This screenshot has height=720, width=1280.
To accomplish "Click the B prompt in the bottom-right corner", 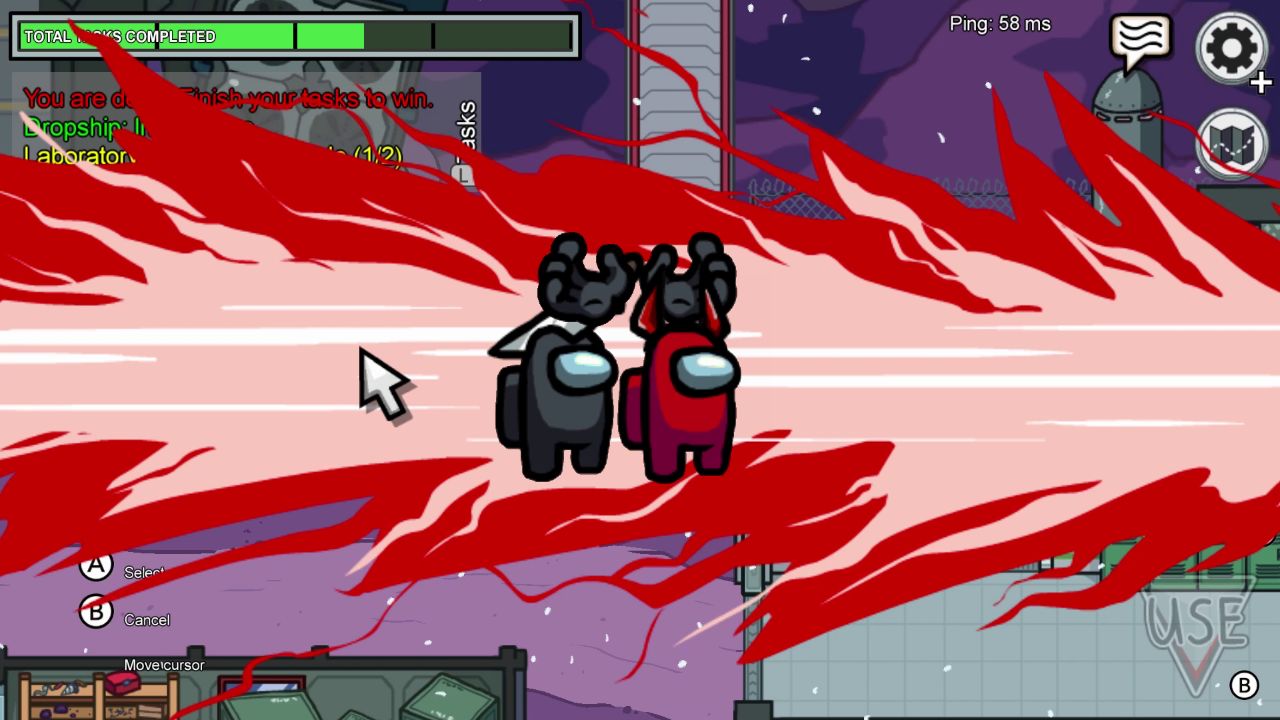I will [1243, 686].
